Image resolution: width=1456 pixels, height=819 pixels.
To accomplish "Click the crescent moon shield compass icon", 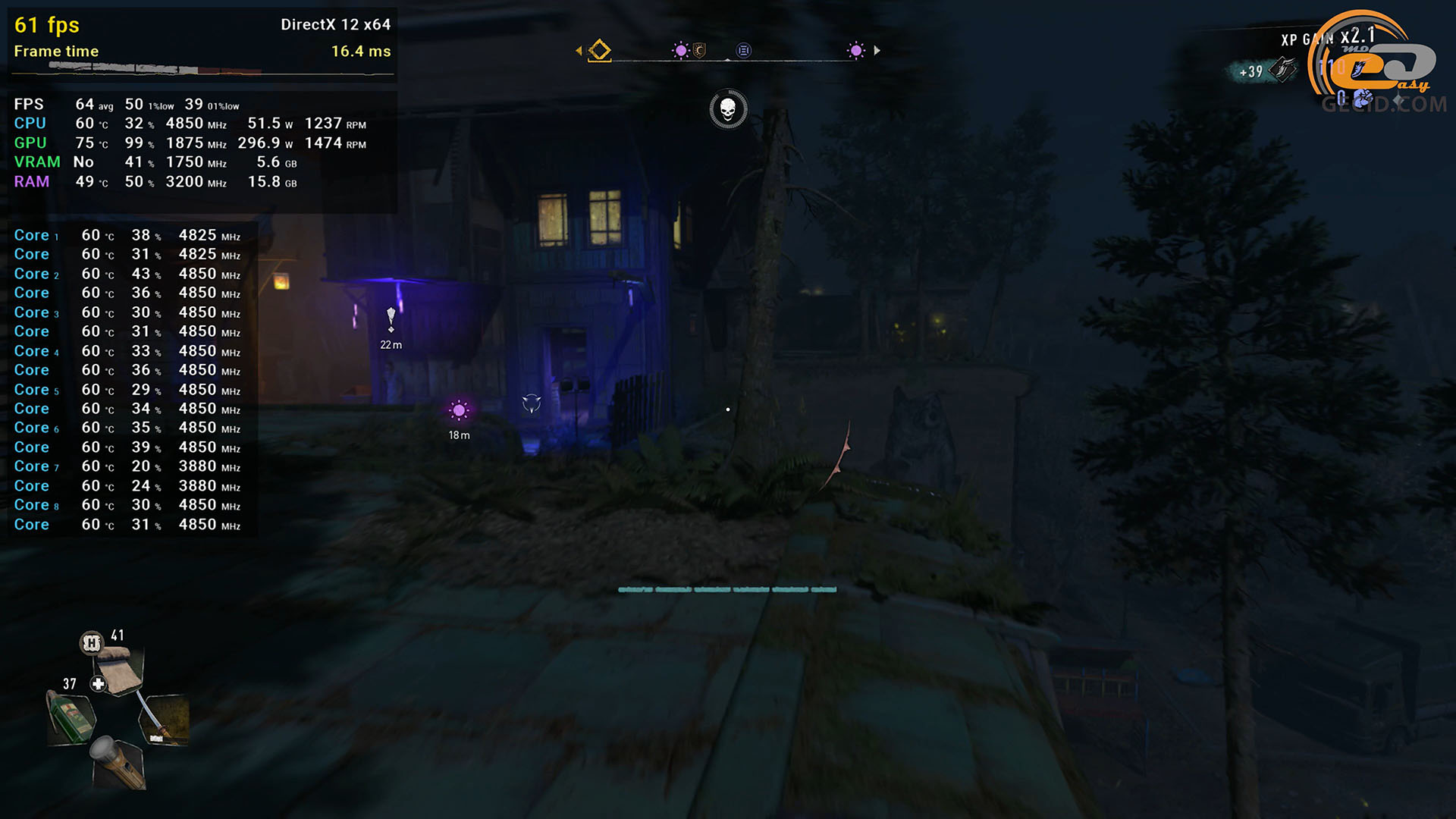I will [x=700, y=51].
